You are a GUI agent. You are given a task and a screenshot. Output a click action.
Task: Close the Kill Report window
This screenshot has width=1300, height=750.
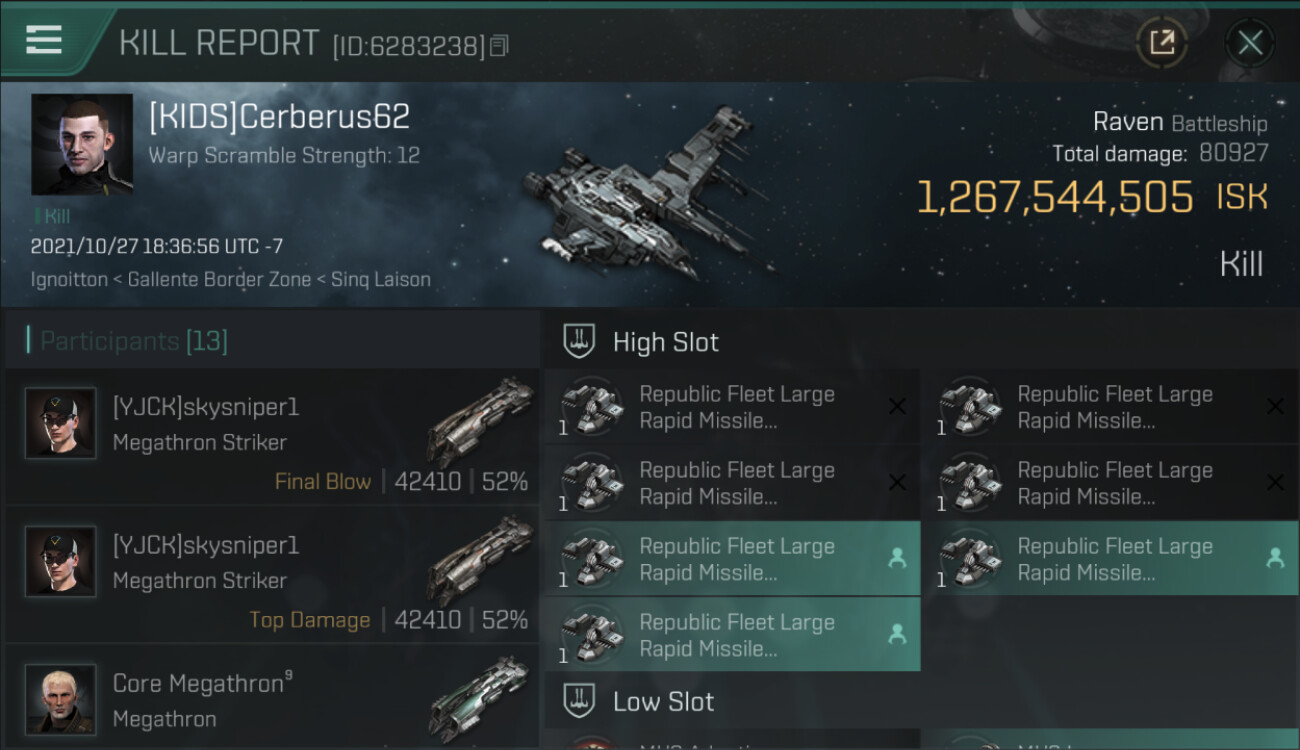pos(1250,43)
